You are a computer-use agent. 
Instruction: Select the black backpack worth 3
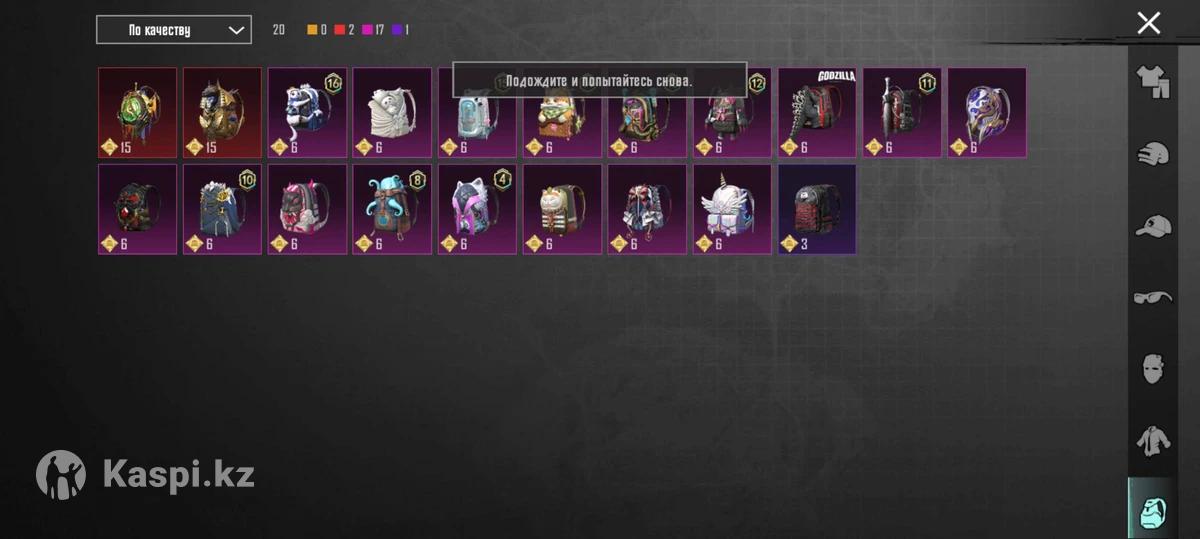[x=817, y=209]
